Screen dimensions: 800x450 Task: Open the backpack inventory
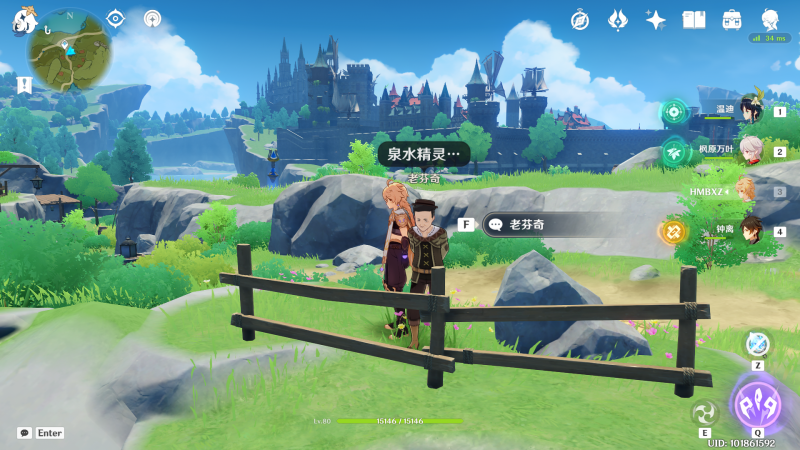coord(732,19)
